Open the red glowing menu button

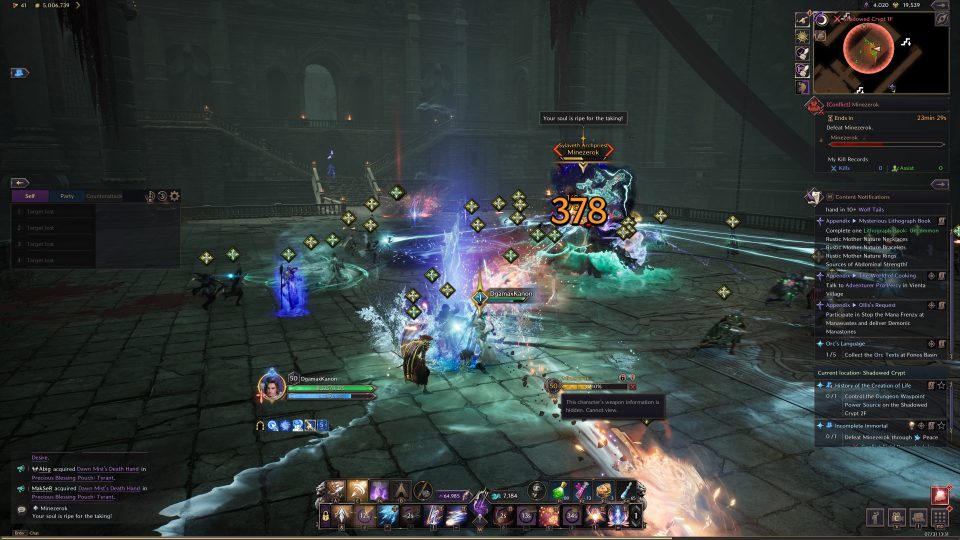tap(940, 495)
